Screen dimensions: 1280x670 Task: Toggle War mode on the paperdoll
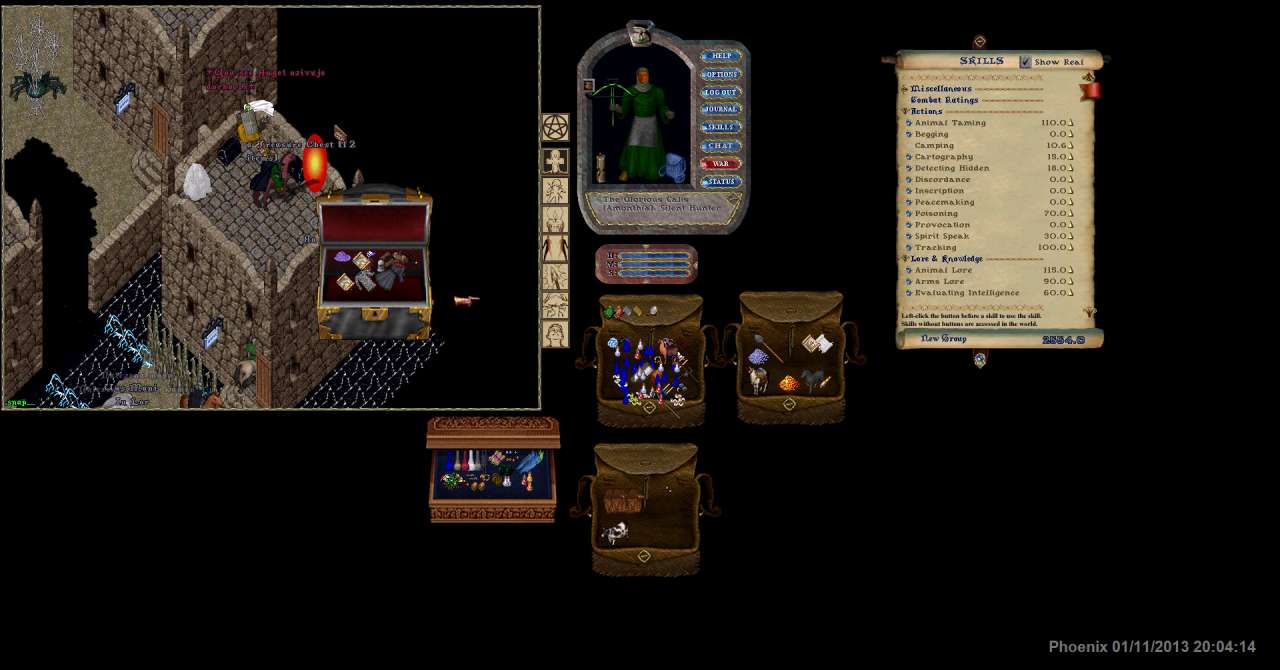coord(720,164)
